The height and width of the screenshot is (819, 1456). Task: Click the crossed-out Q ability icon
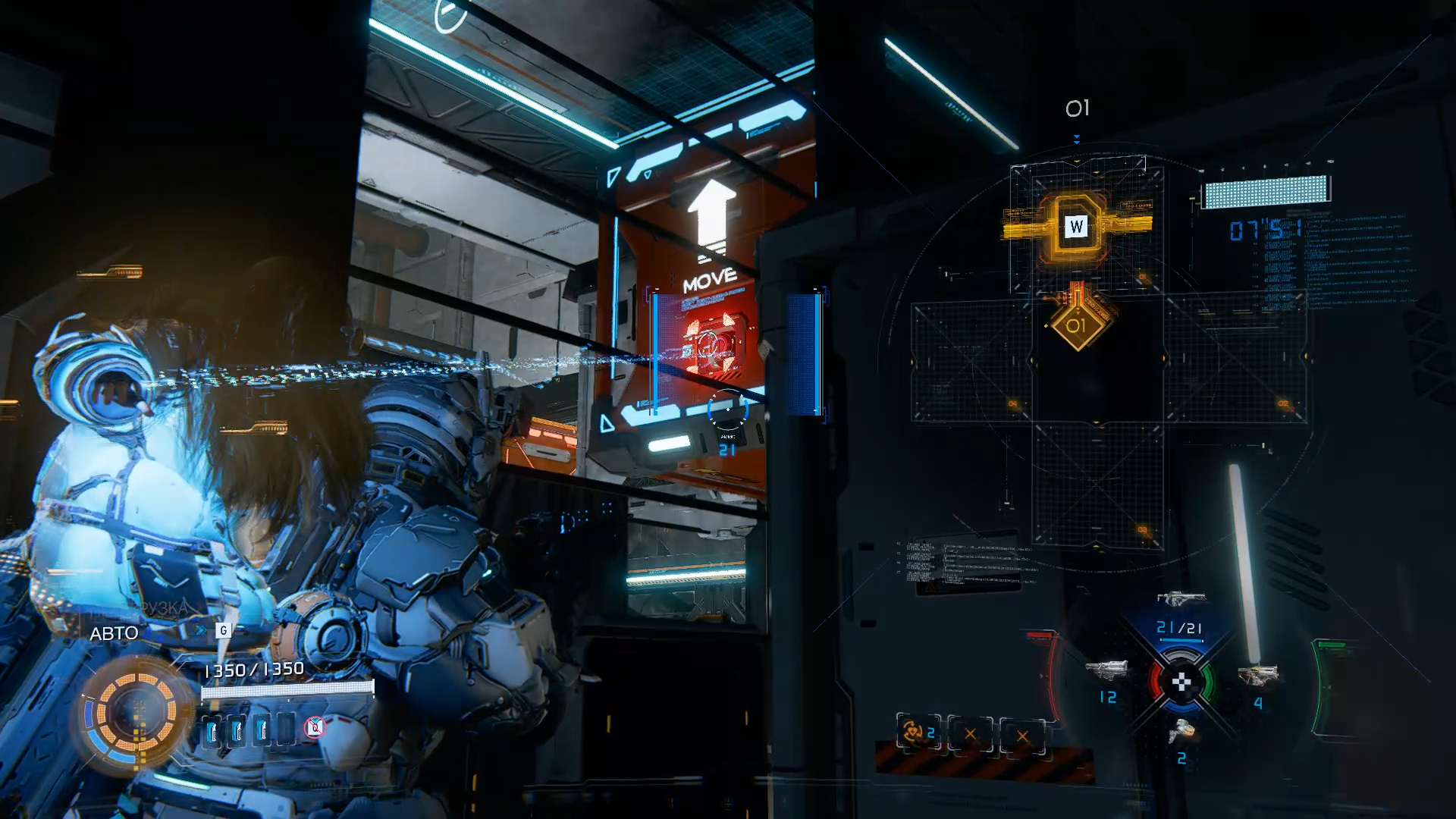[x=315, y=728]
